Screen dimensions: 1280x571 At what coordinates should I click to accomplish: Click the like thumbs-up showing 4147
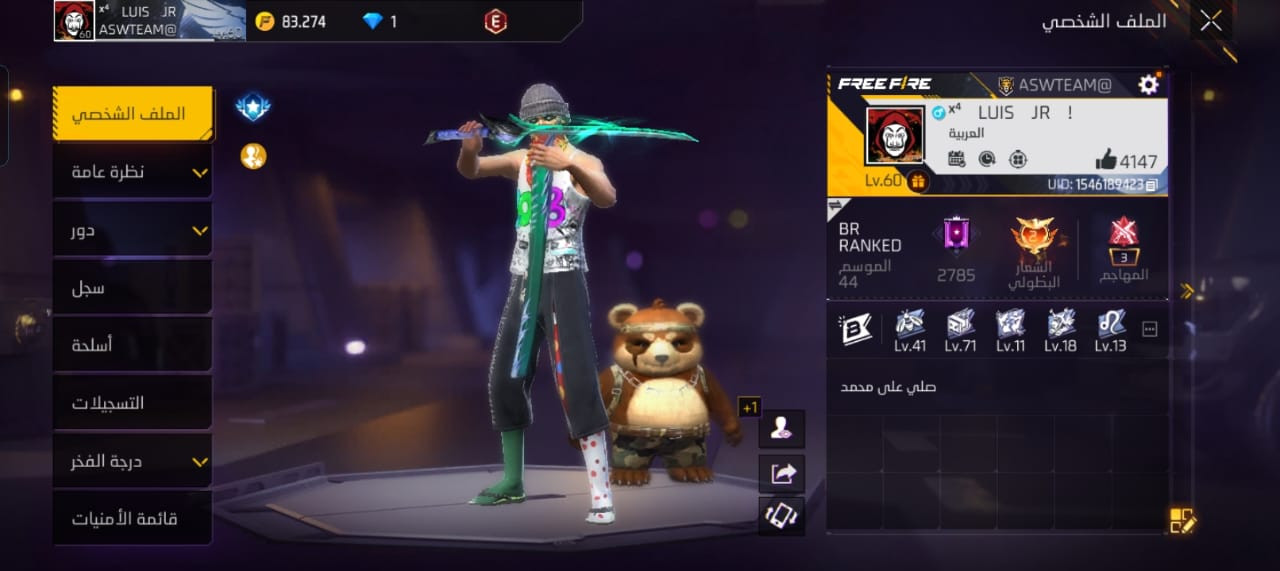pyautogui.click(x=1106, y=159)
